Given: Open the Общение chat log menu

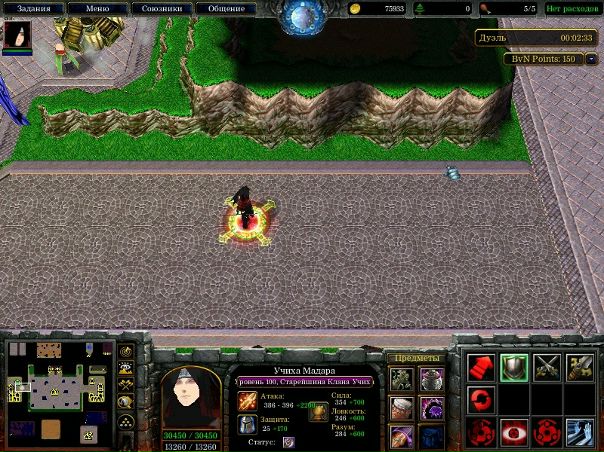Looking at the screenshot, I should [x=226, y=9].
